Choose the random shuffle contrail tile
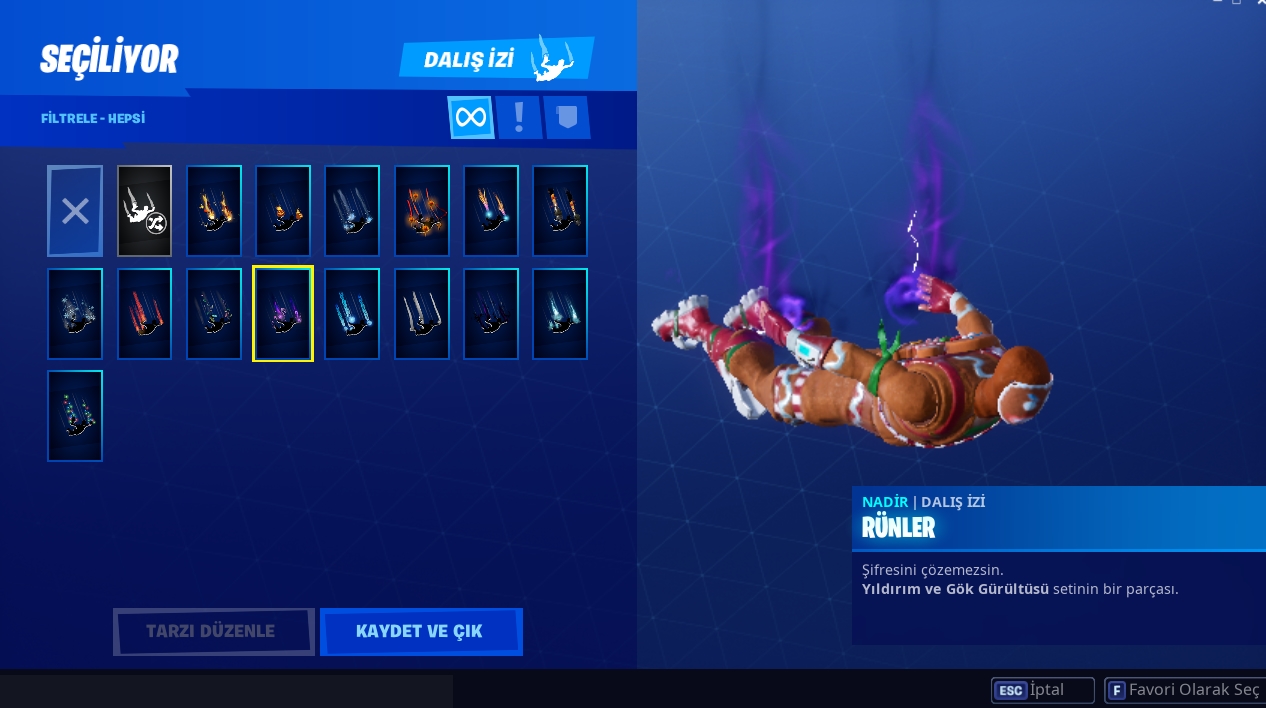 click(144, 211)
